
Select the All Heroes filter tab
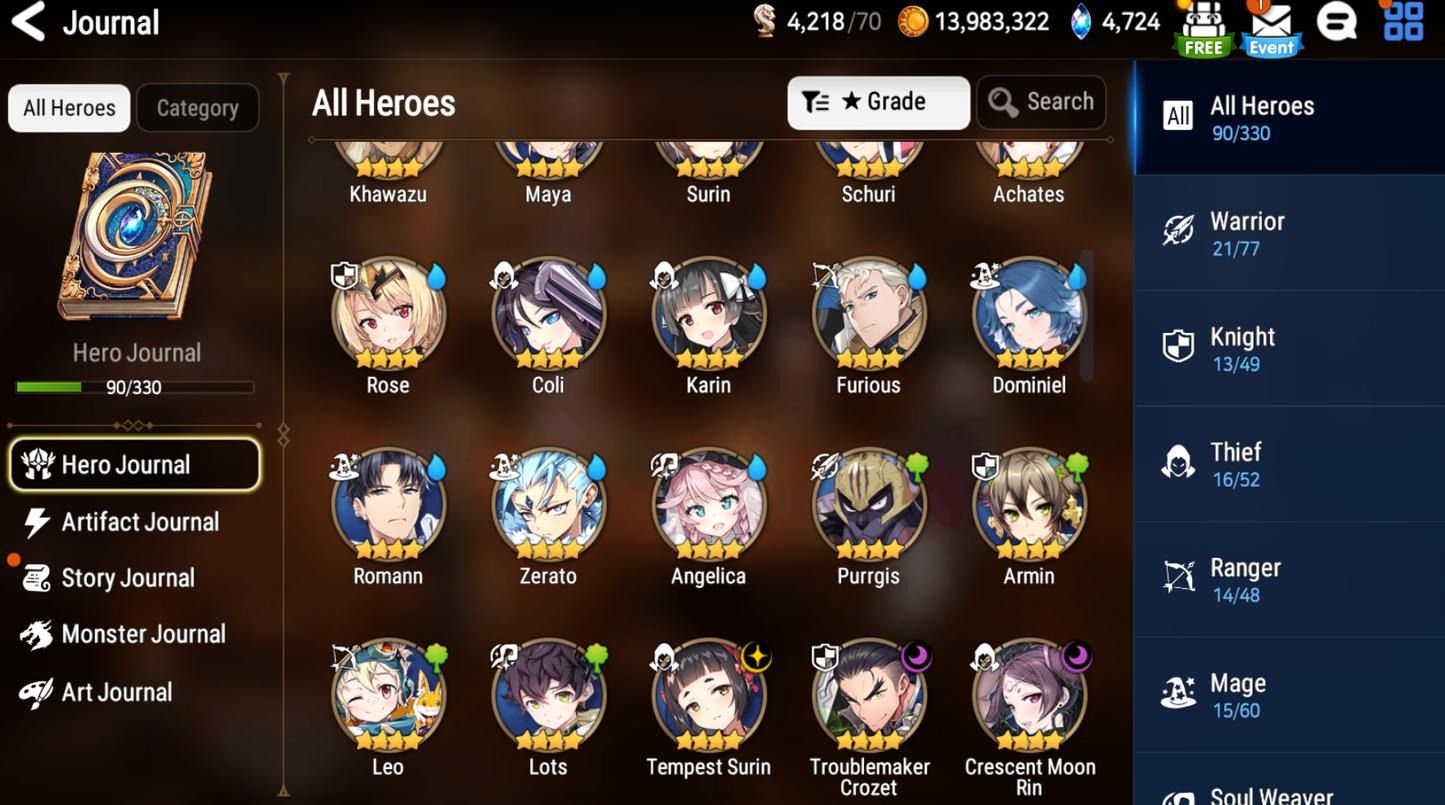[x=68, y=107]
